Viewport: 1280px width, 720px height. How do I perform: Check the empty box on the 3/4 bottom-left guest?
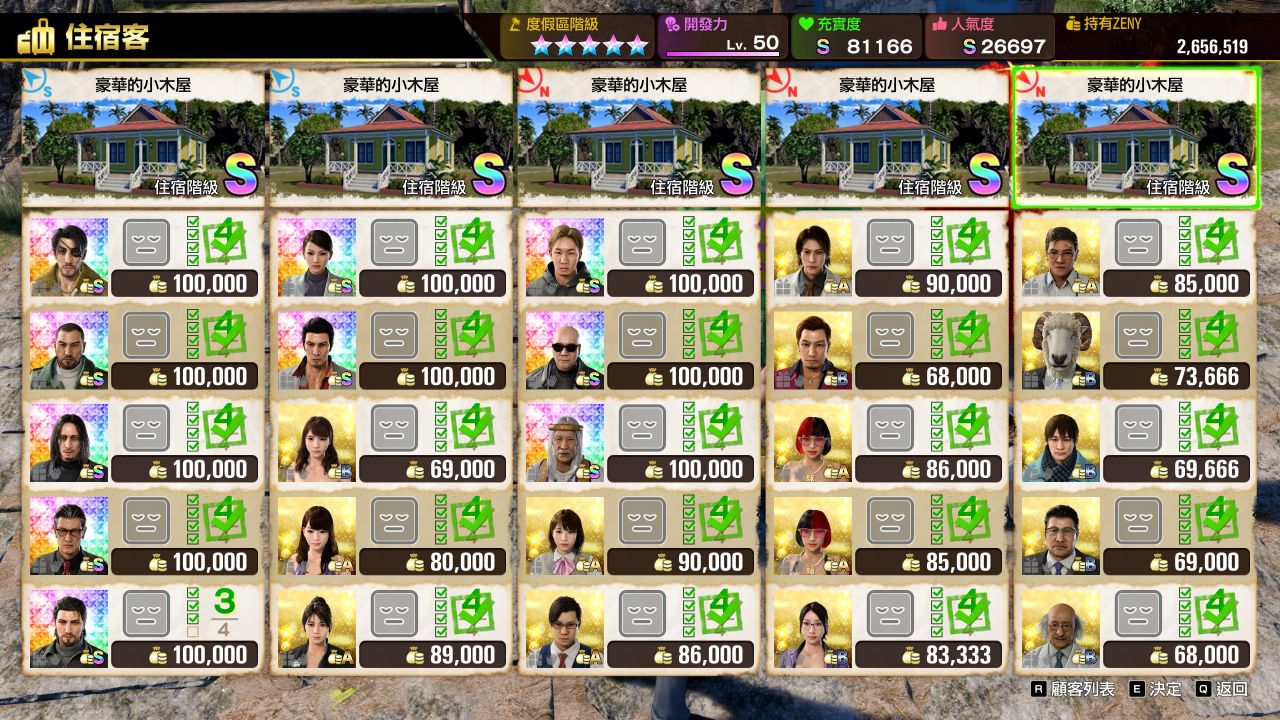coord(192,631)
